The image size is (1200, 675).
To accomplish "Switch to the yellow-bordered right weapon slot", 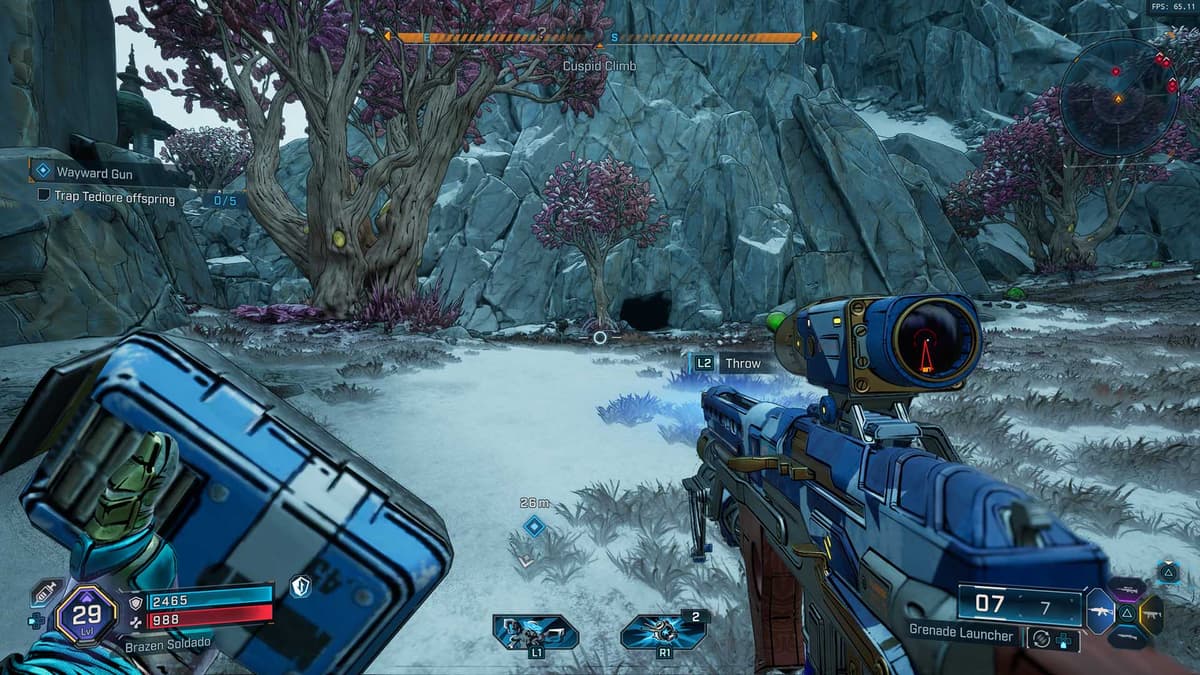I will (1150, 613).
